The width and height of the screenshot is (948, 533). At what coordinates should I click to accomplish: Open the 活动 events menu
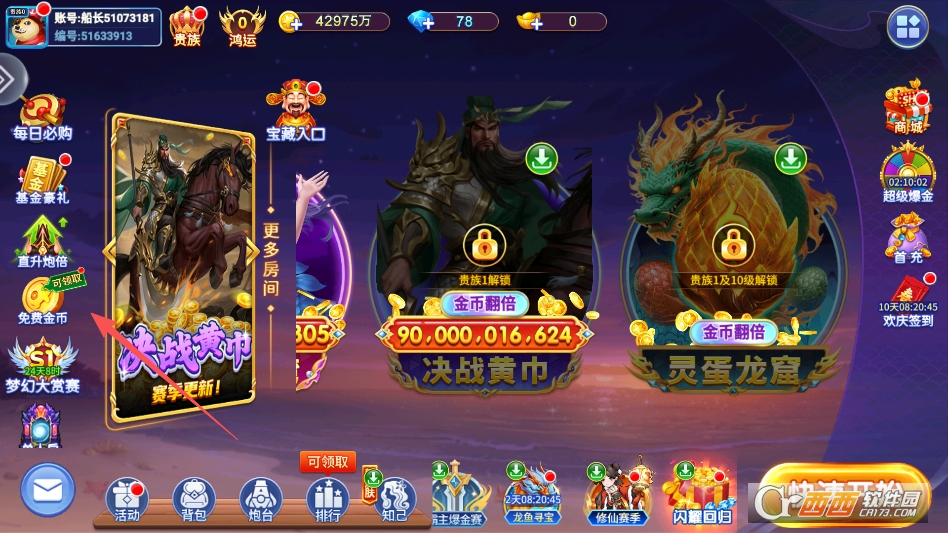[x=127, y=499]
